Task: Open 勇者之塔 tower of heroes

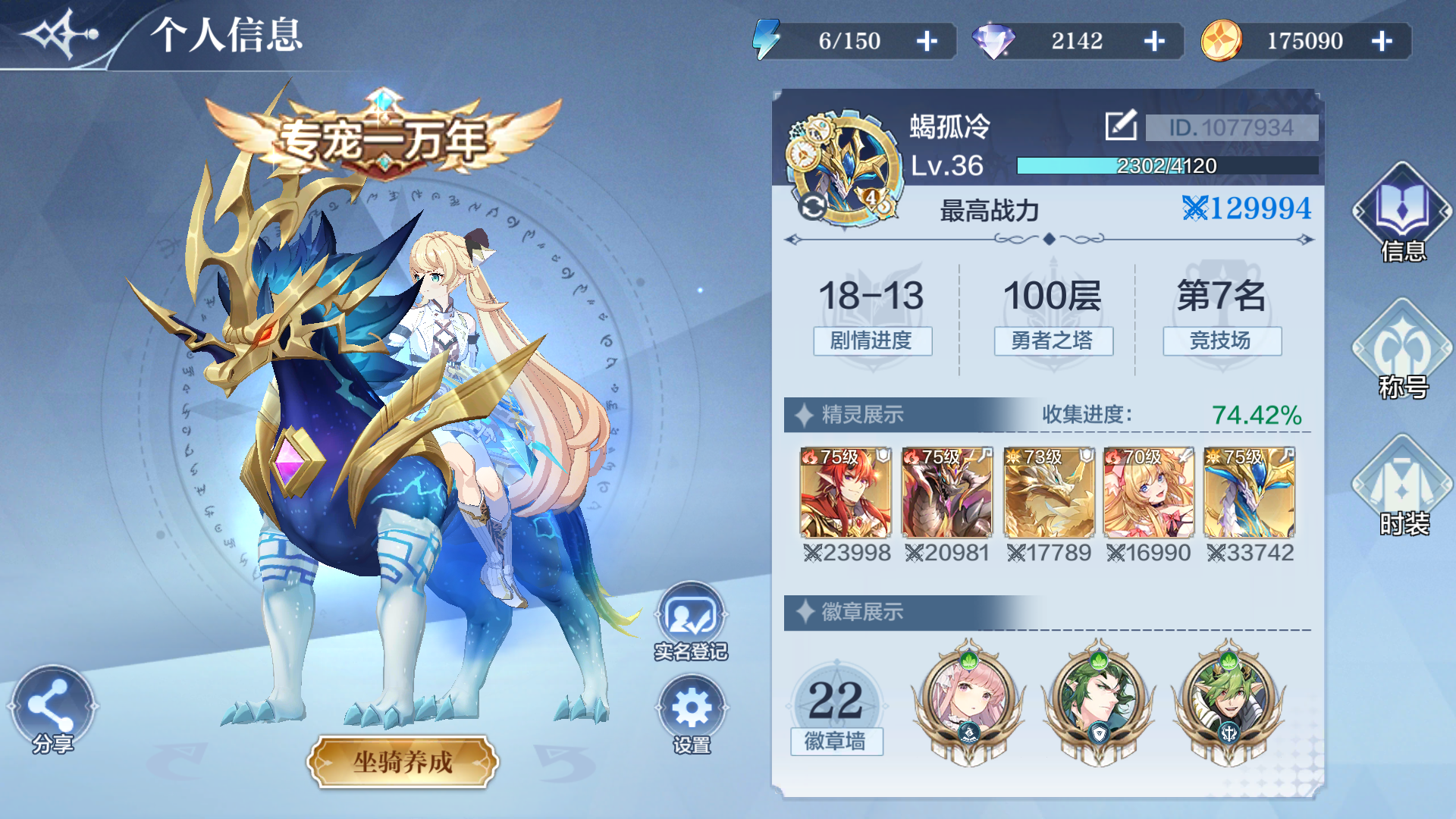Action: (1052, 342)
